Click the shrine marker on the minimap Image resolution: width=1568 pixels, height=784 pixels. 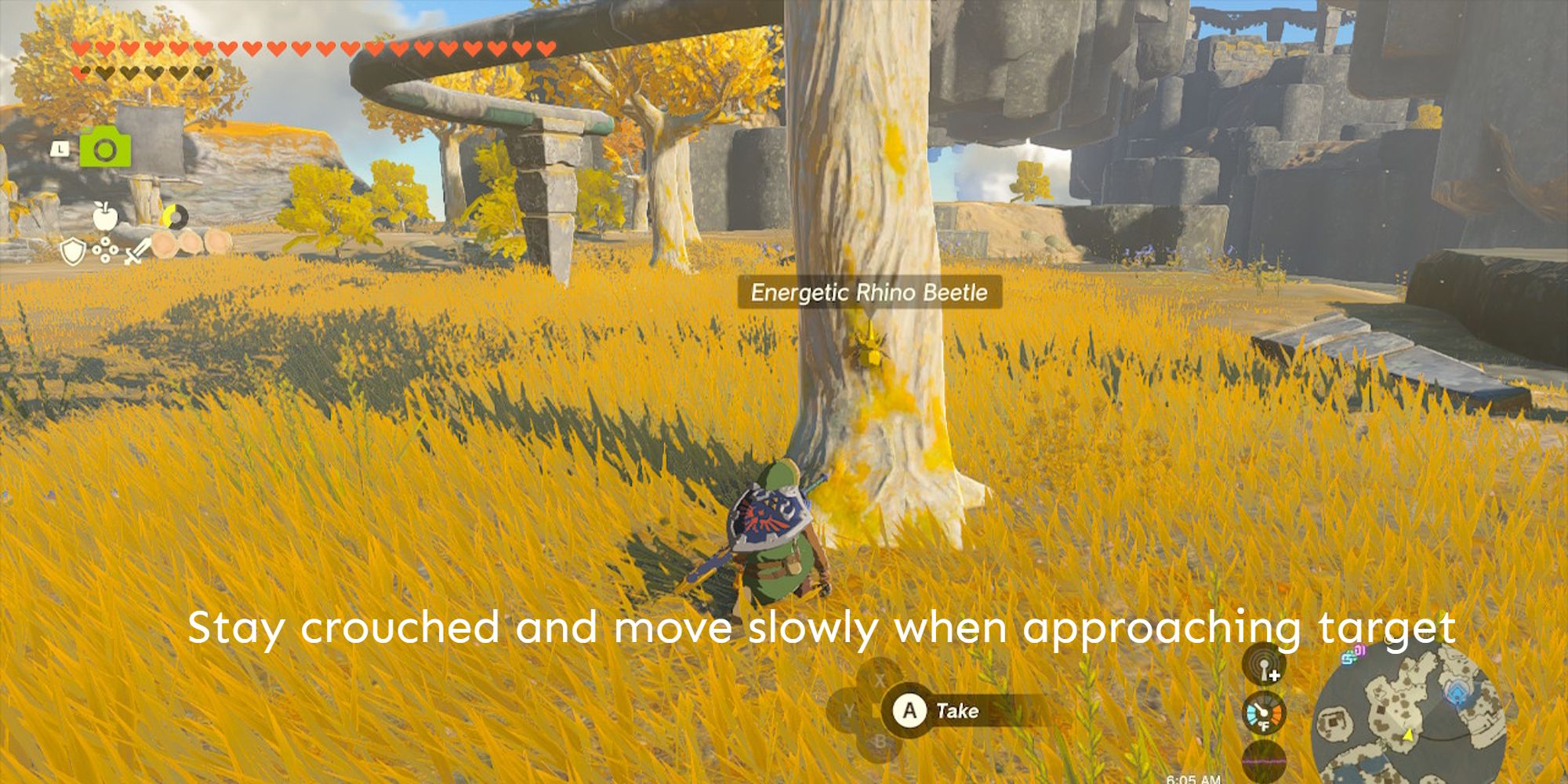(1457, 693)
